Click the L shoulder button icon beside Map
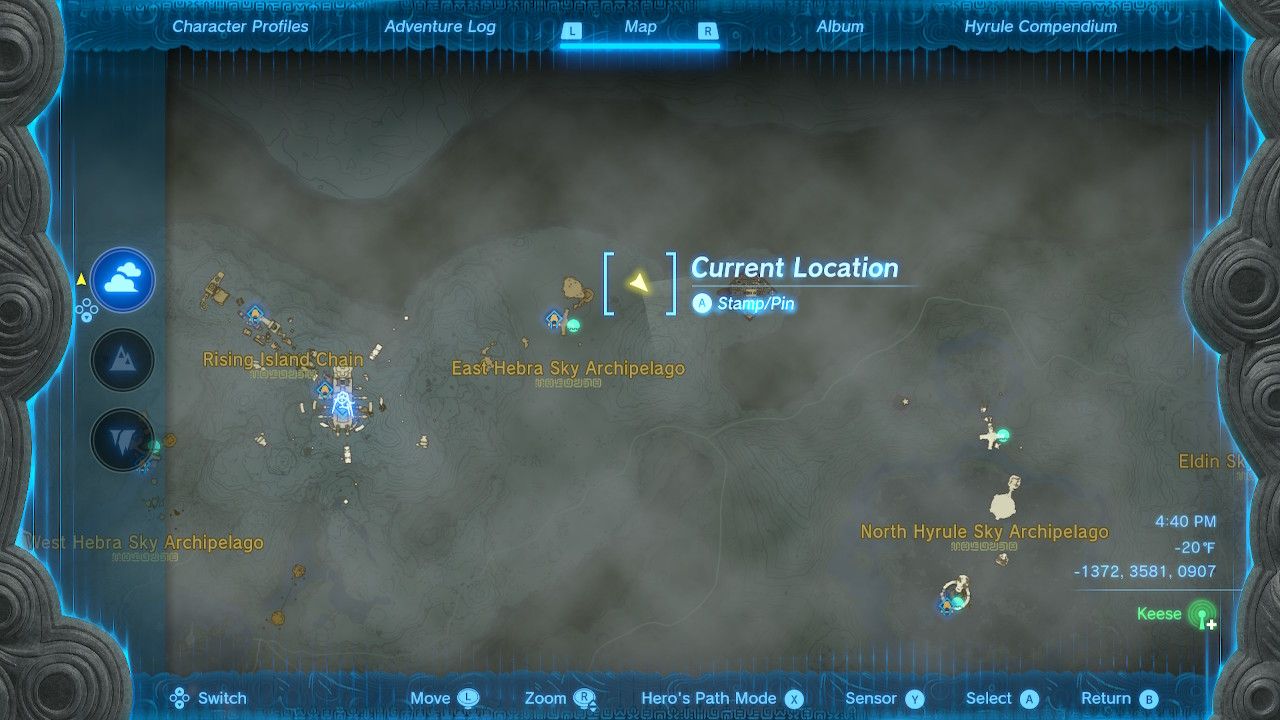 coord(572,31)
